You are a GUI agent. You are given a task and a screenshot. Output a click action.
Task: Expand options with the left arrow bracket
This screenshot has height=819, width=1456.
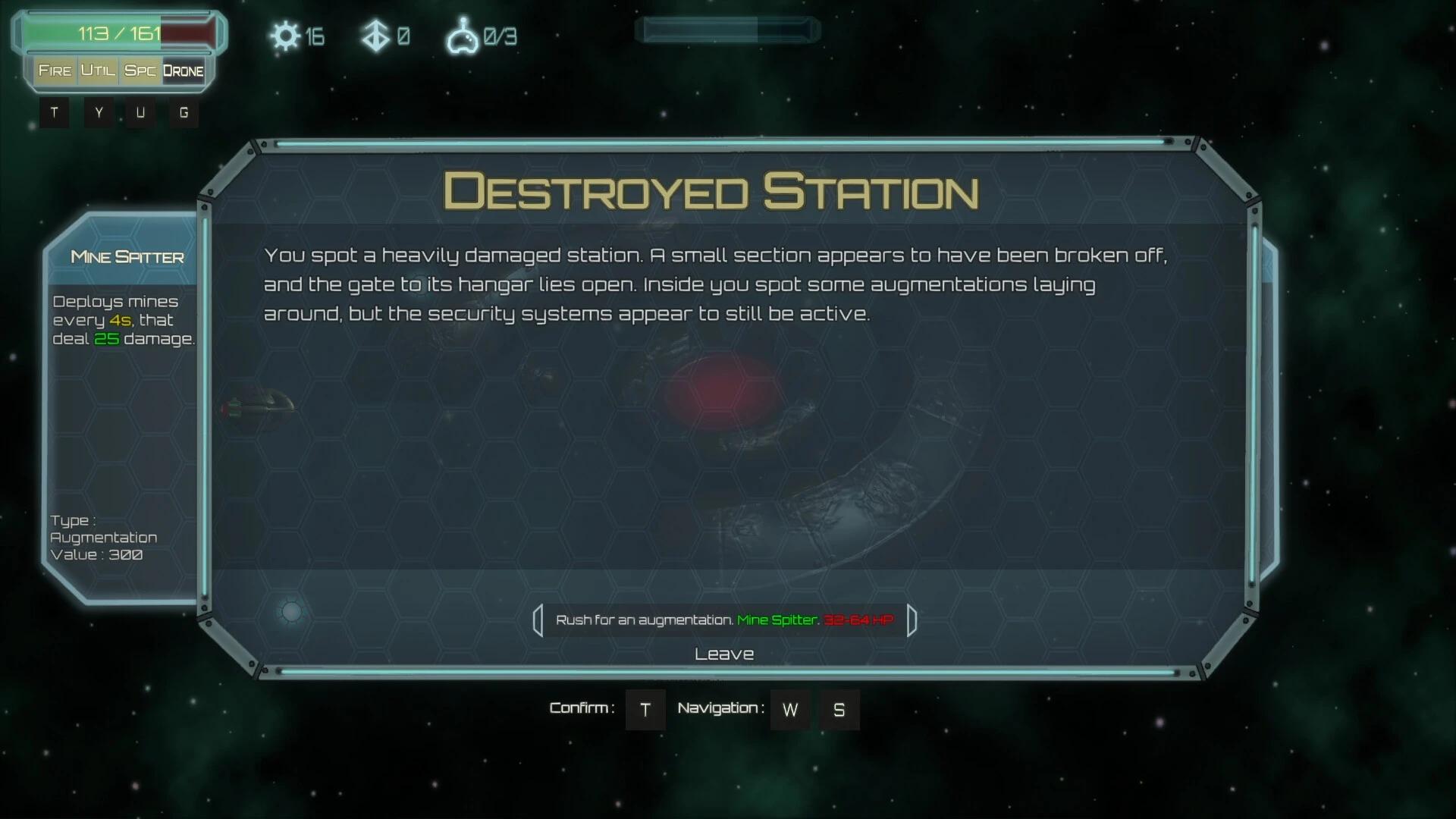(539, 620)
